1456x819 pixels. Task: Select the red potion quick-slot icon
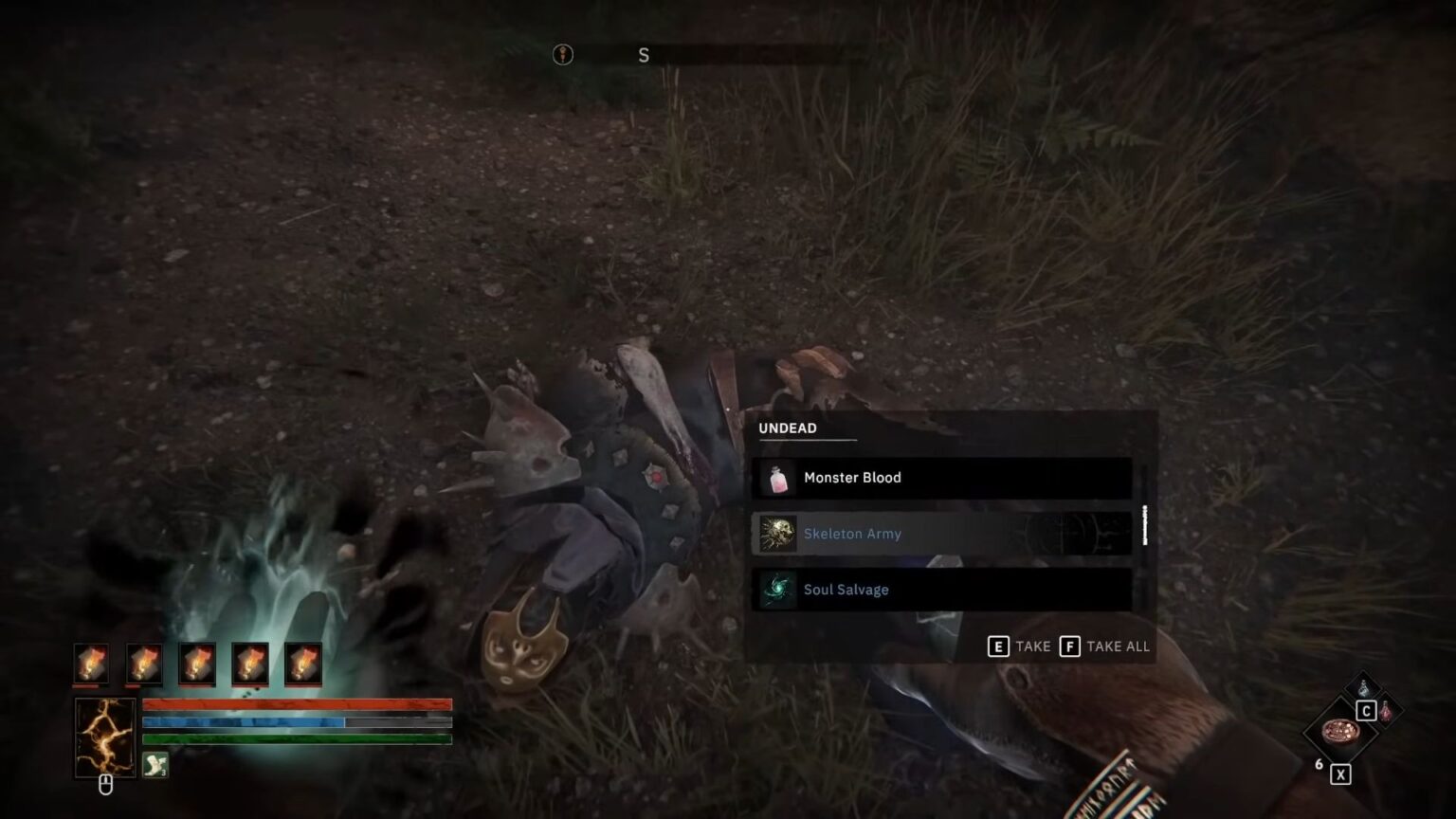coord(1385,711)
